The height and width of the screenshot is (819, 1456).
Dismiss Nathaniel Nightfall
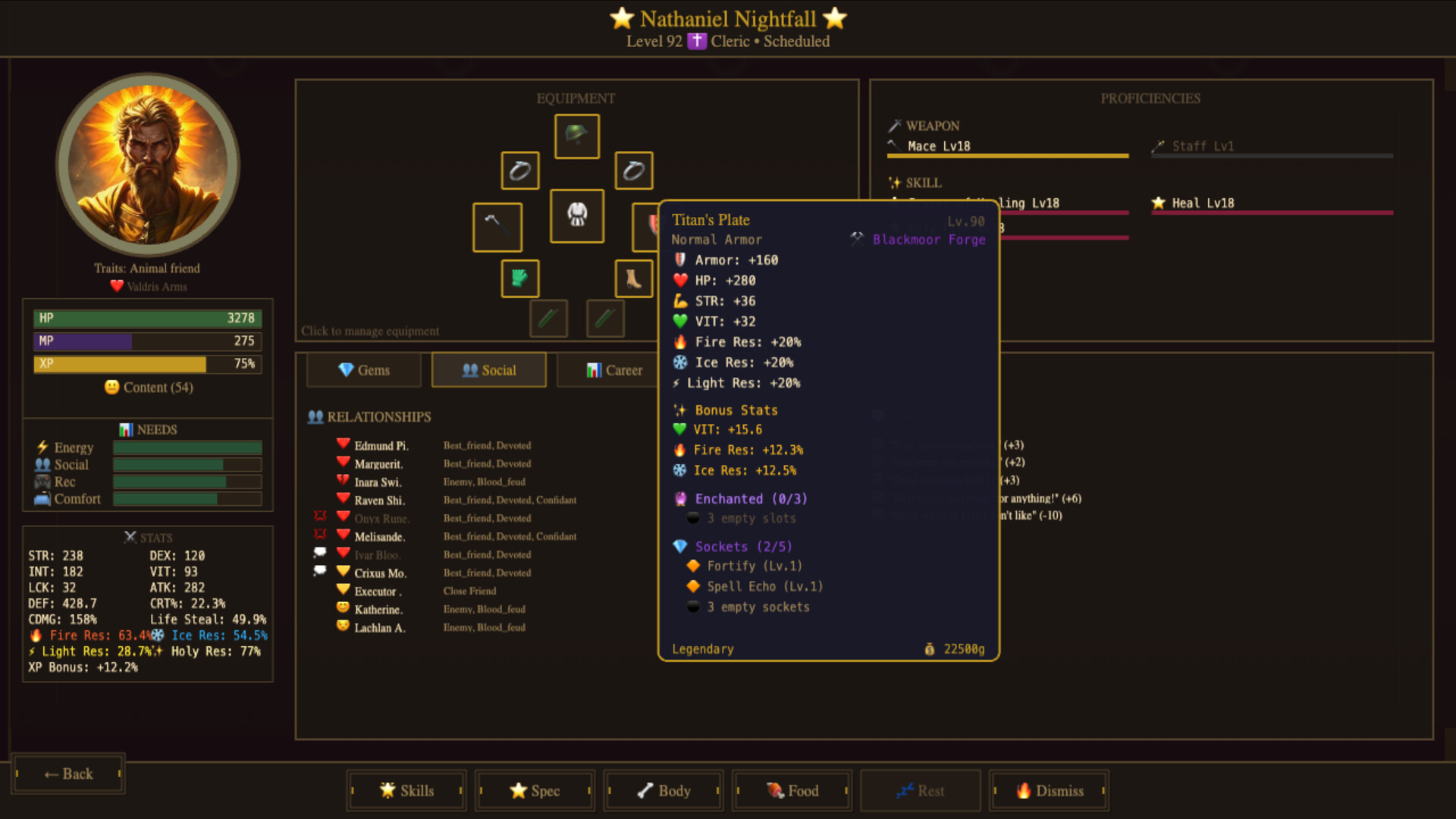tap(1049, 790)
